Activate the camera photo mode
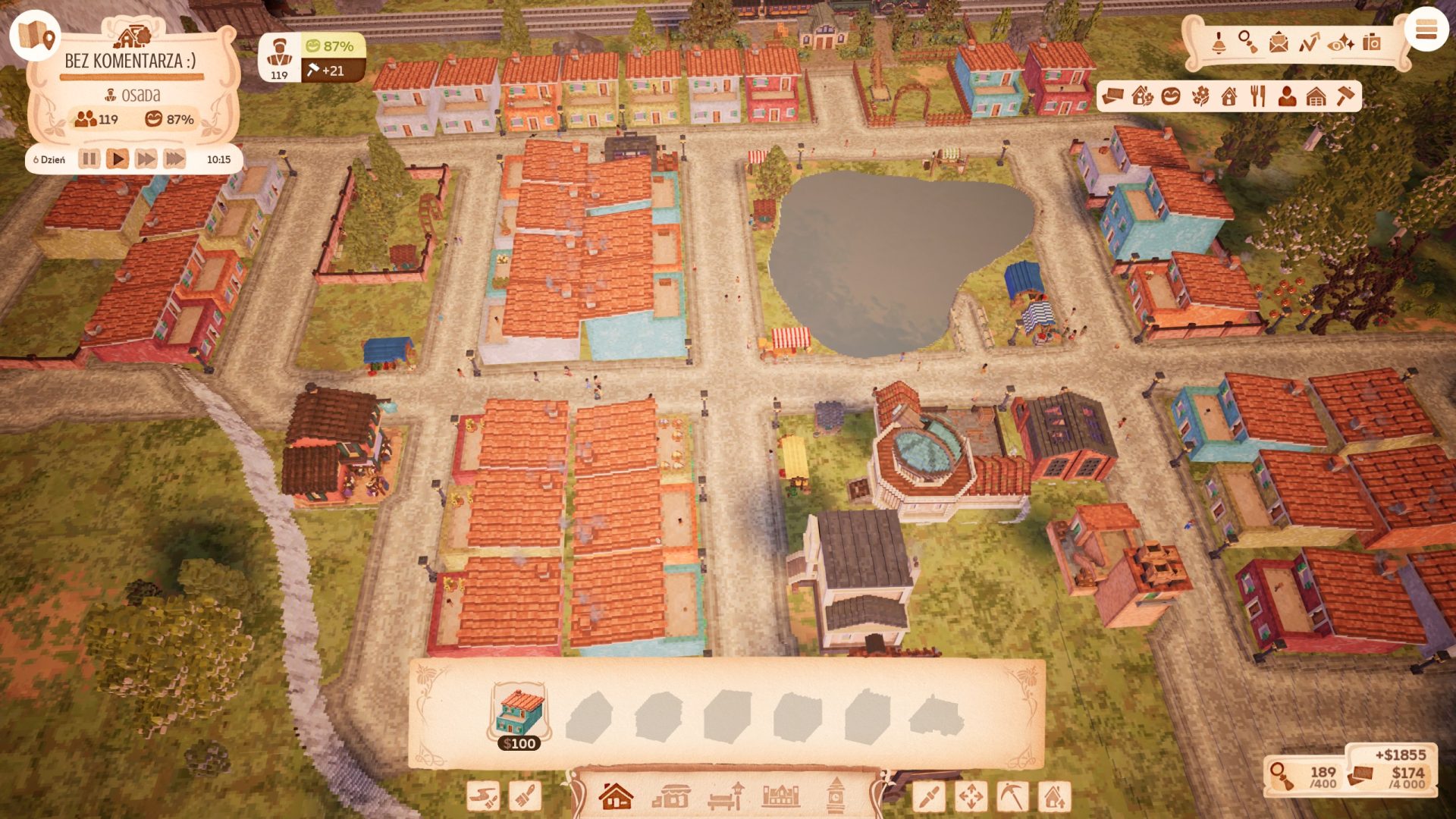 (x=1371, y=42)
